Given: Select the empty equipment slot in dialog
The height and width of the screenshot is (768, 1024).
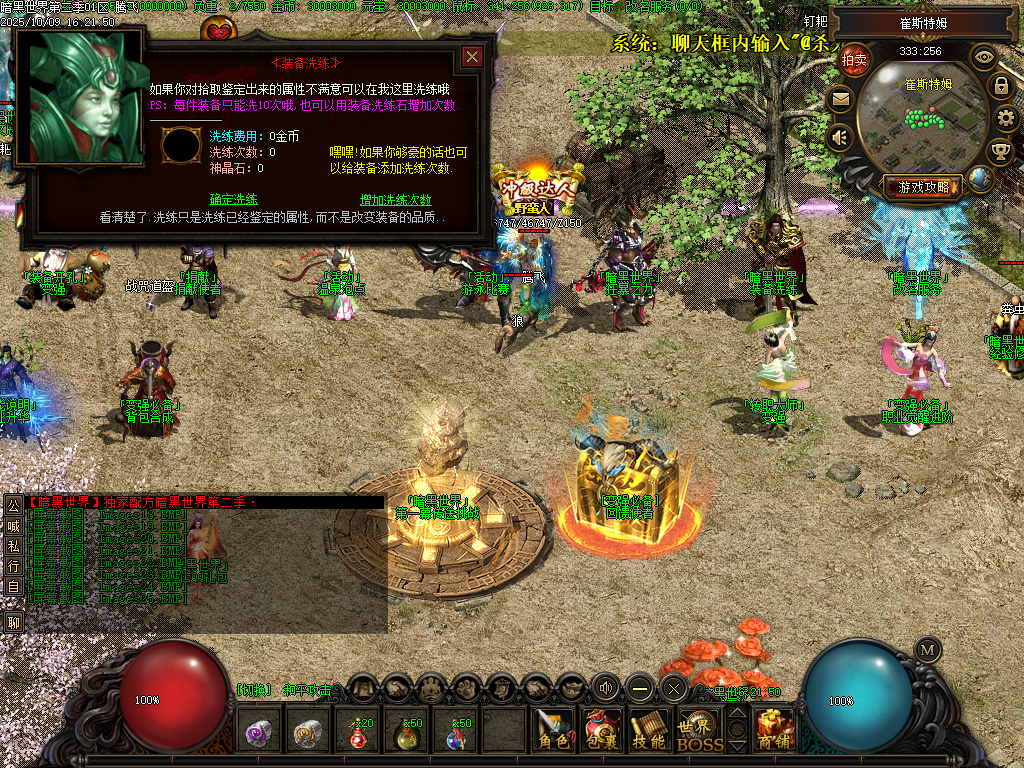Looking at the screenshot, I should tap(181, 146).
